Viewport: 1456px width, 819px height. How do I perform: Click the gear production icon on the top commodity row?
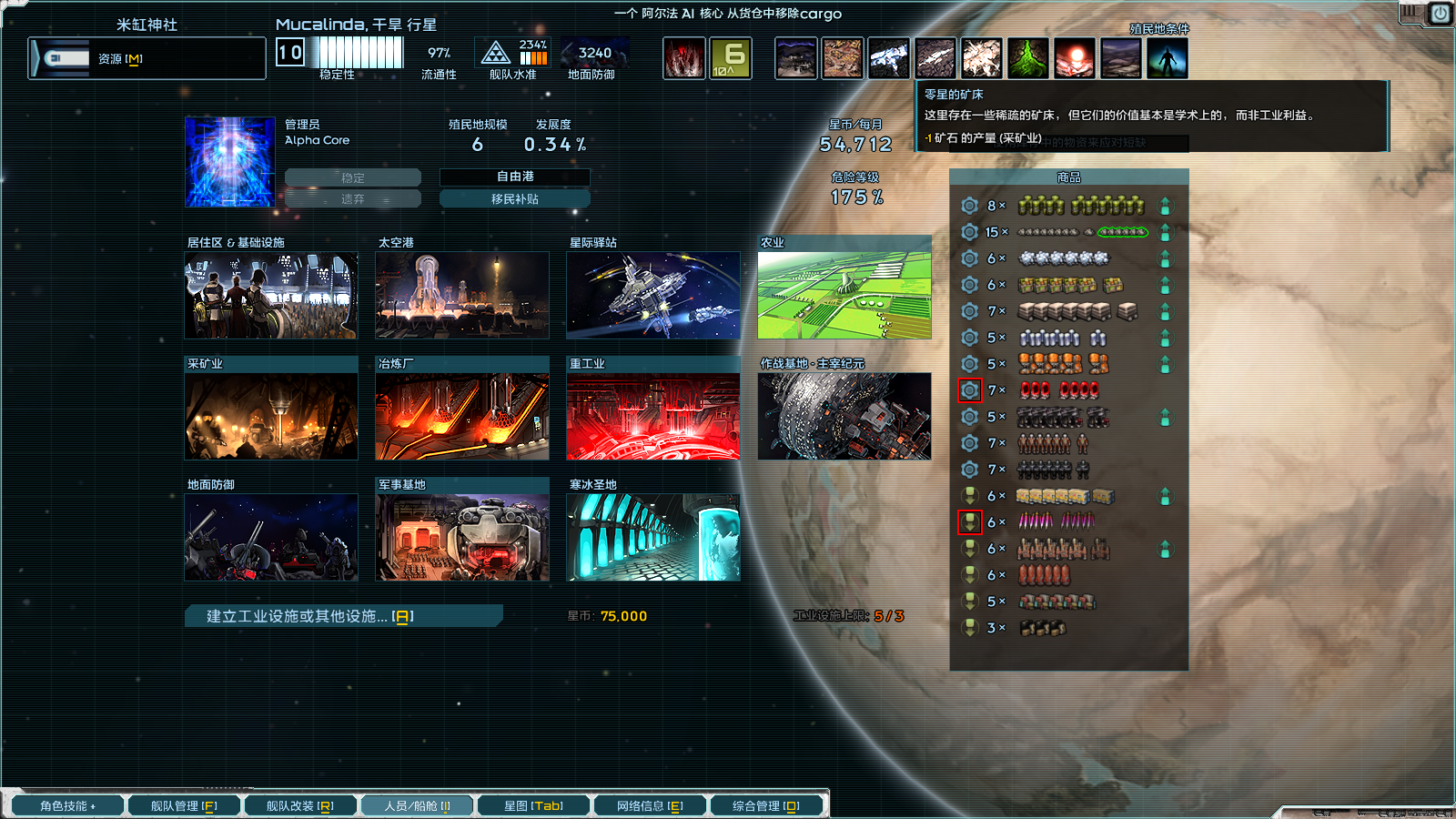click(x=967, y=207)
